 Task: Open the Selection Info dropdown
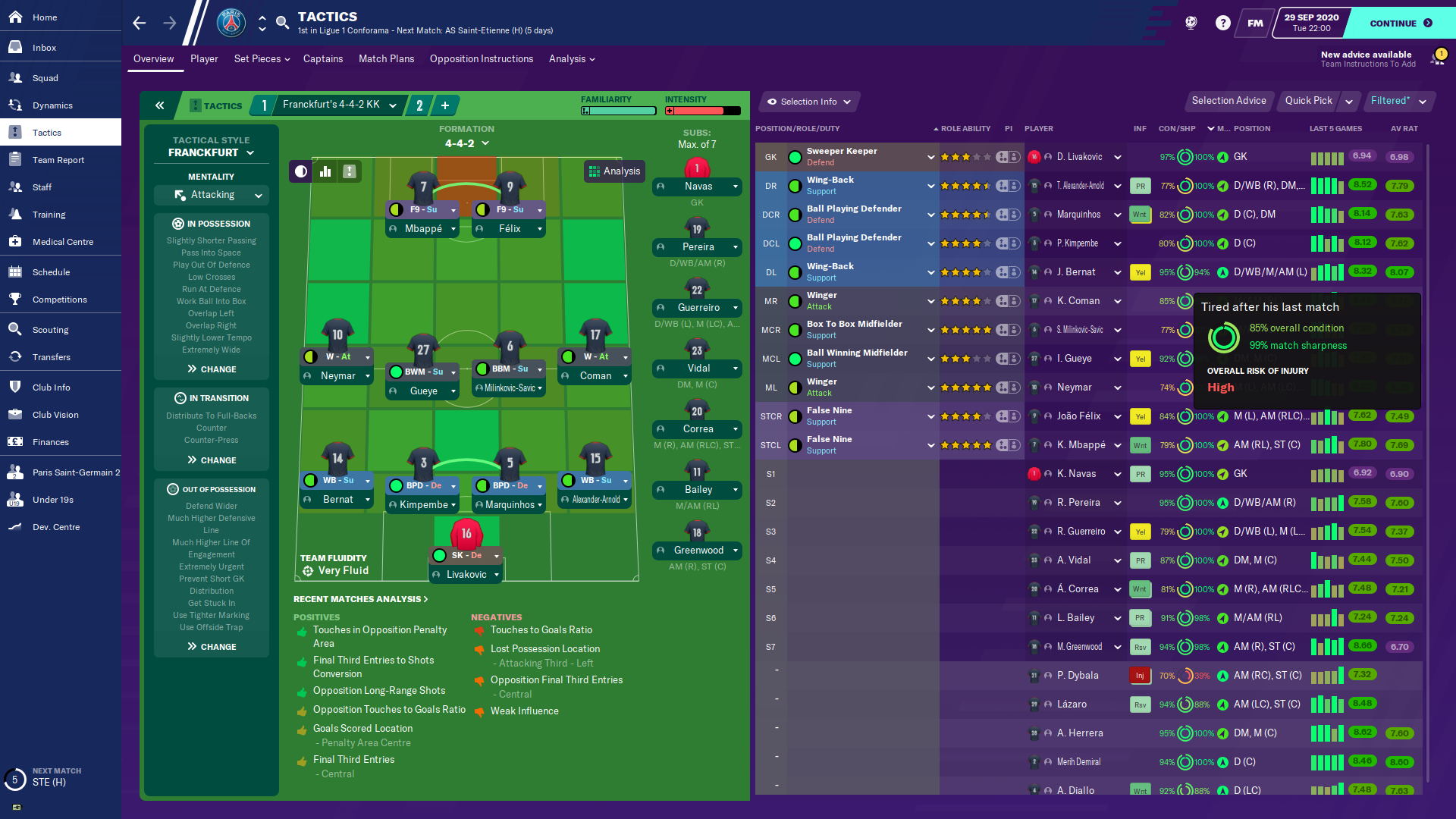click(808, 102)
